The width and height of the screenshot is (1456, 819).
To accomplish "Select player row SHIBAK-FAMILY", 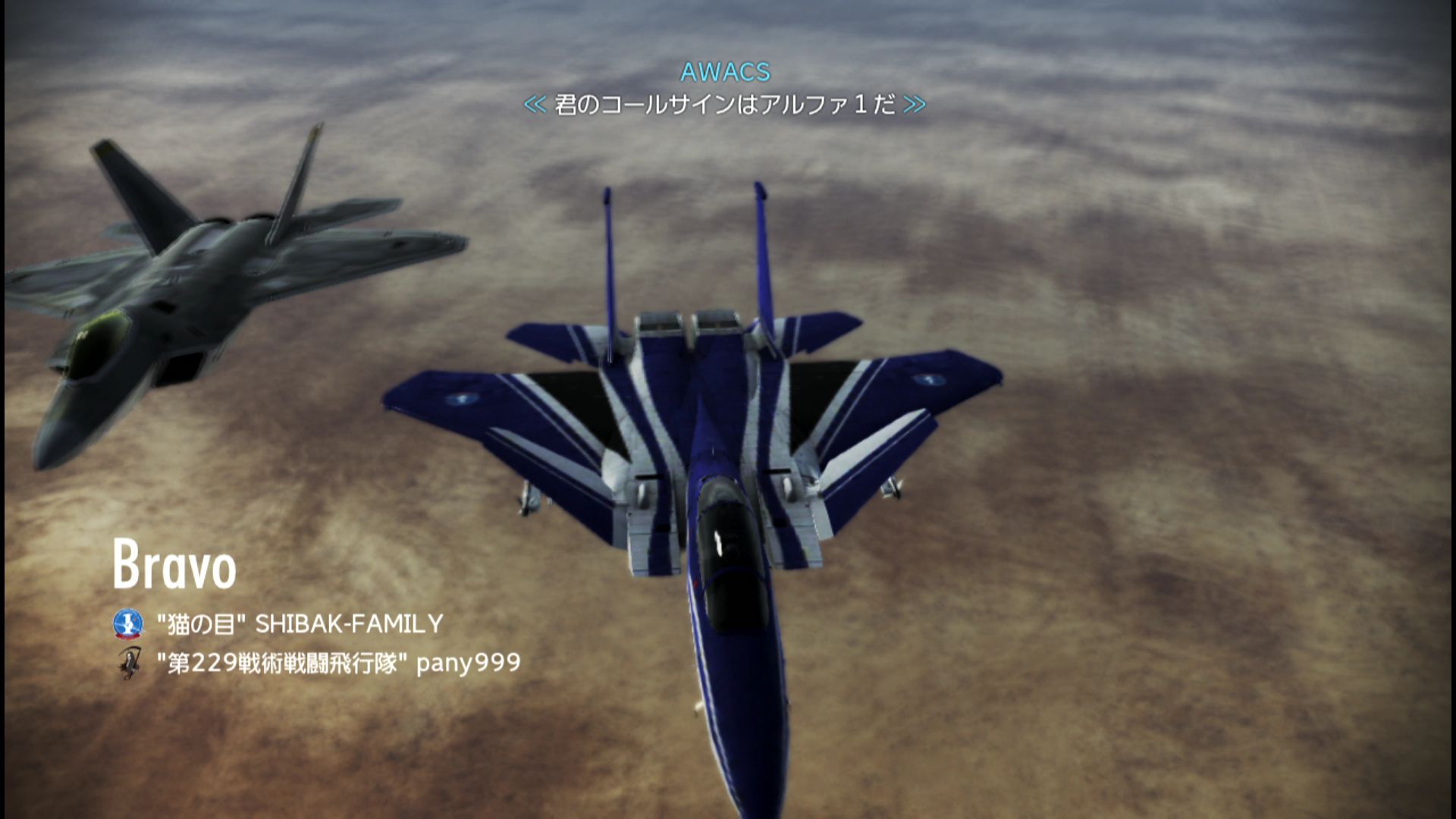I will pos(299,624).
